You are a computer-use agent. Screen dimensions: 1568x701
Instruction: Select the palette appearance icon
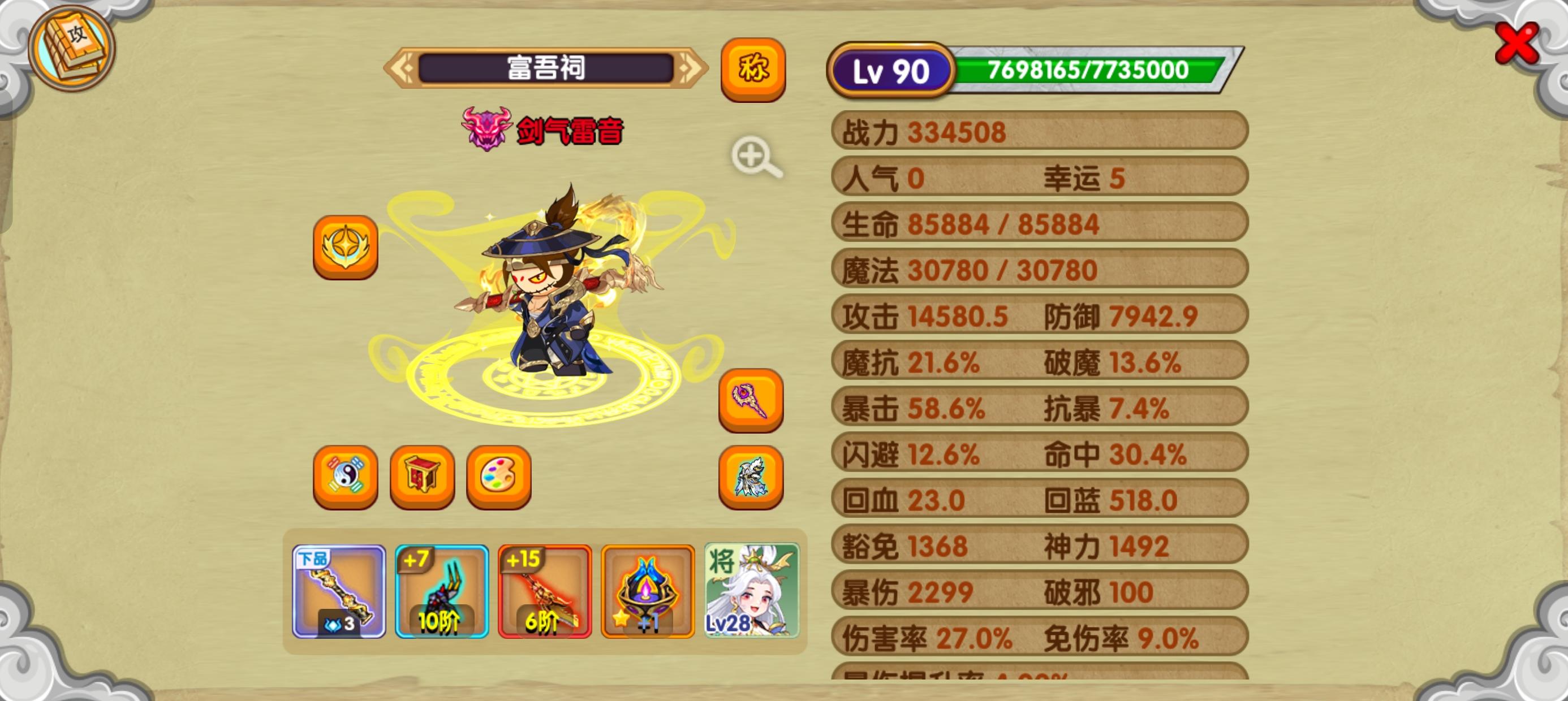coord(498,477)
